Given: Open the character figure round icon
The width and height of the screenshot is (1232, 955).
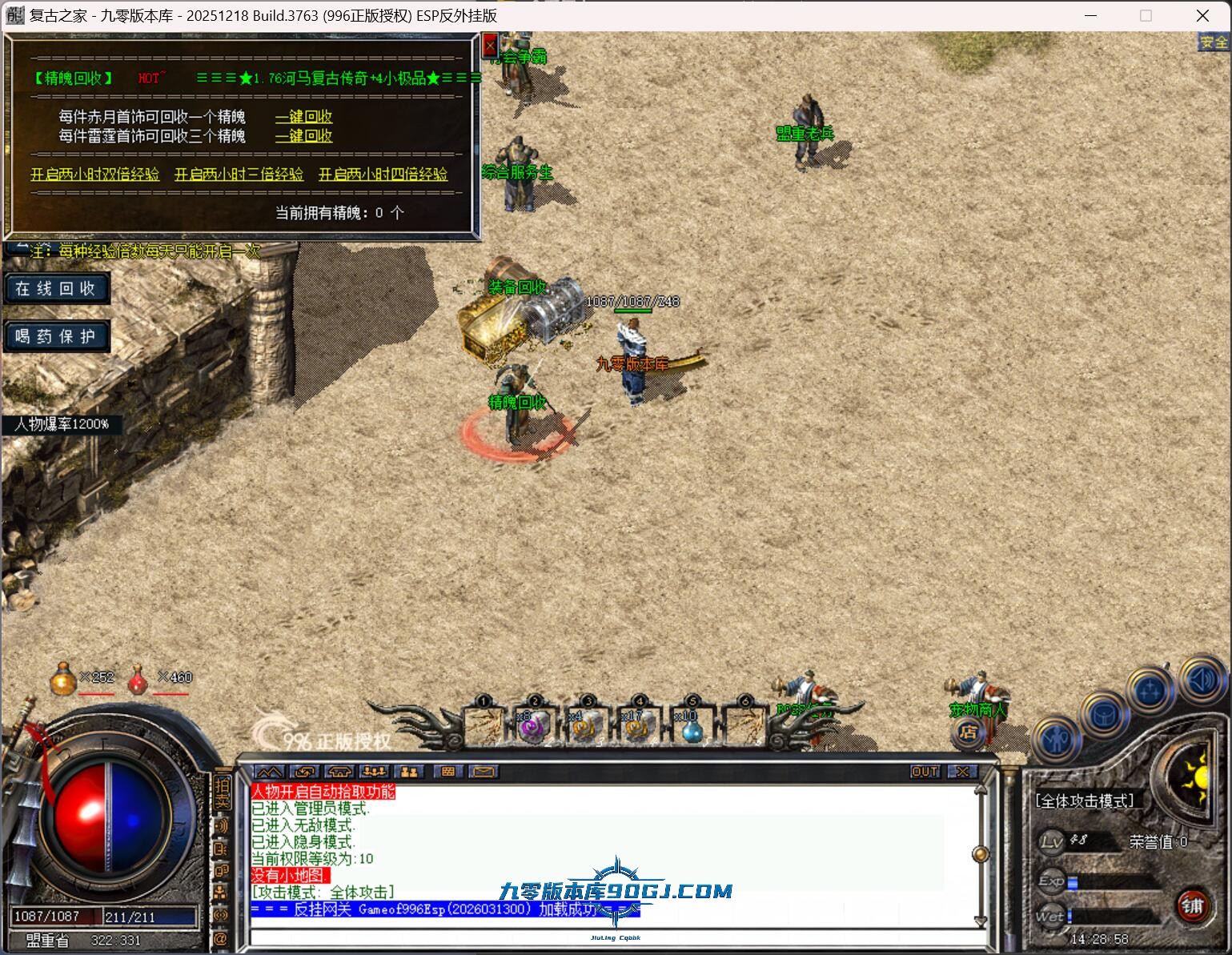Looking at the screenshot, I should tap(1058, 738).
